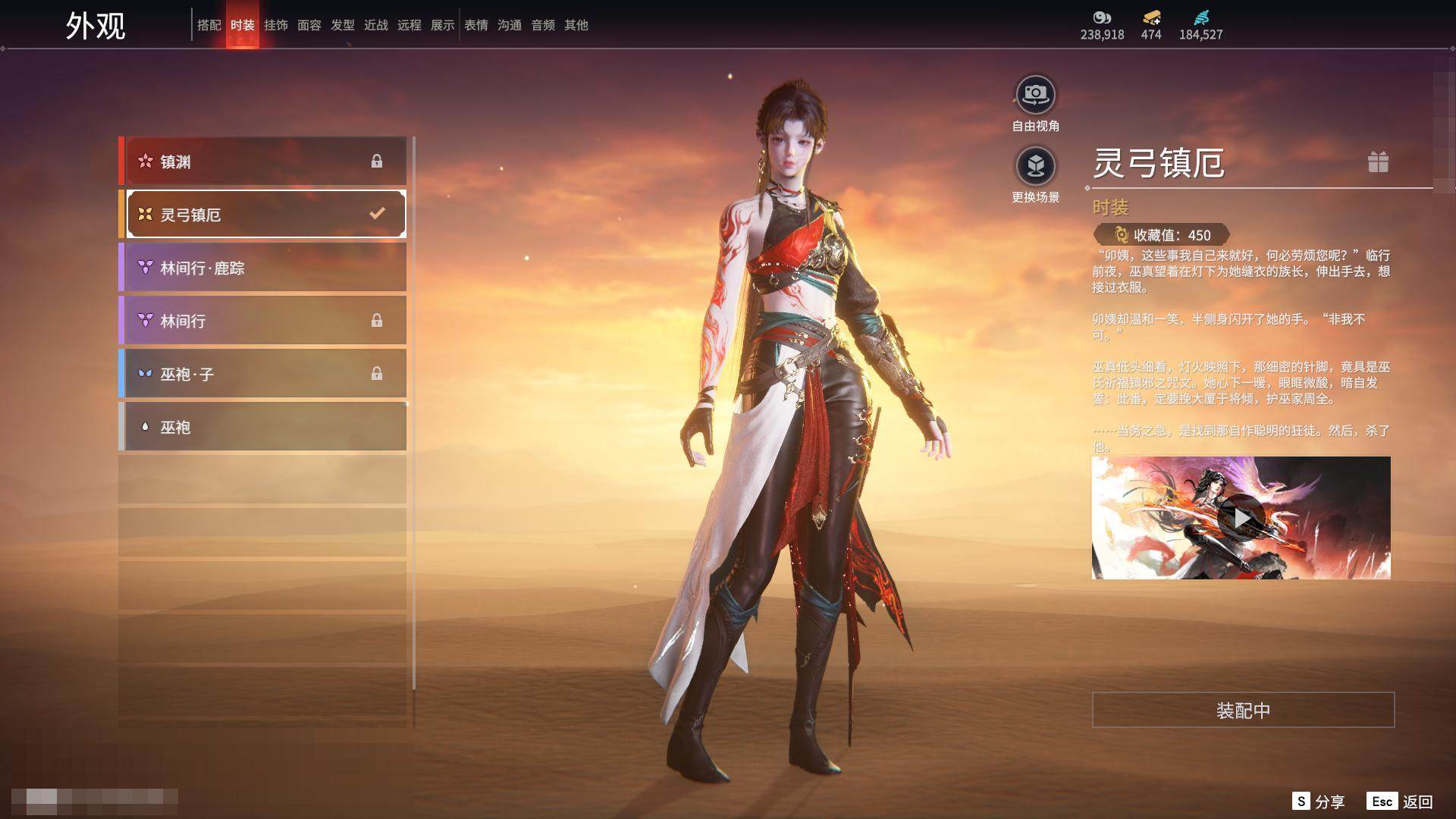Show the 展示 tab

pyautogui.click(x=442, y=25)
